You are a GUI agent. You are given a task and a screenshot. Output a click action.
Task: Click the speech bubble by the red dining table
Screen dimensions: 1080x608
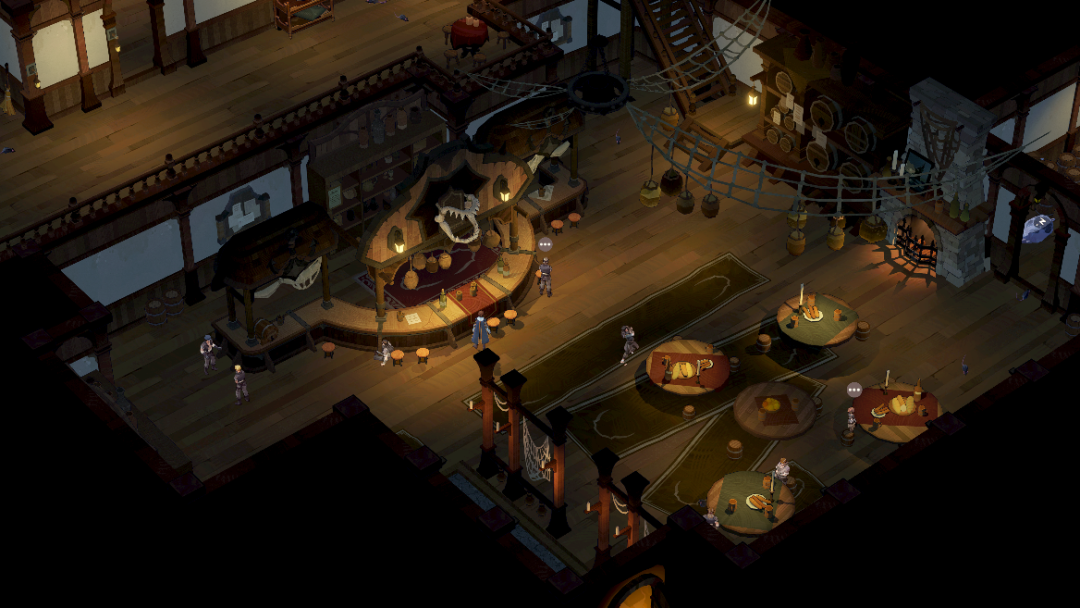[x=854, y=390]
